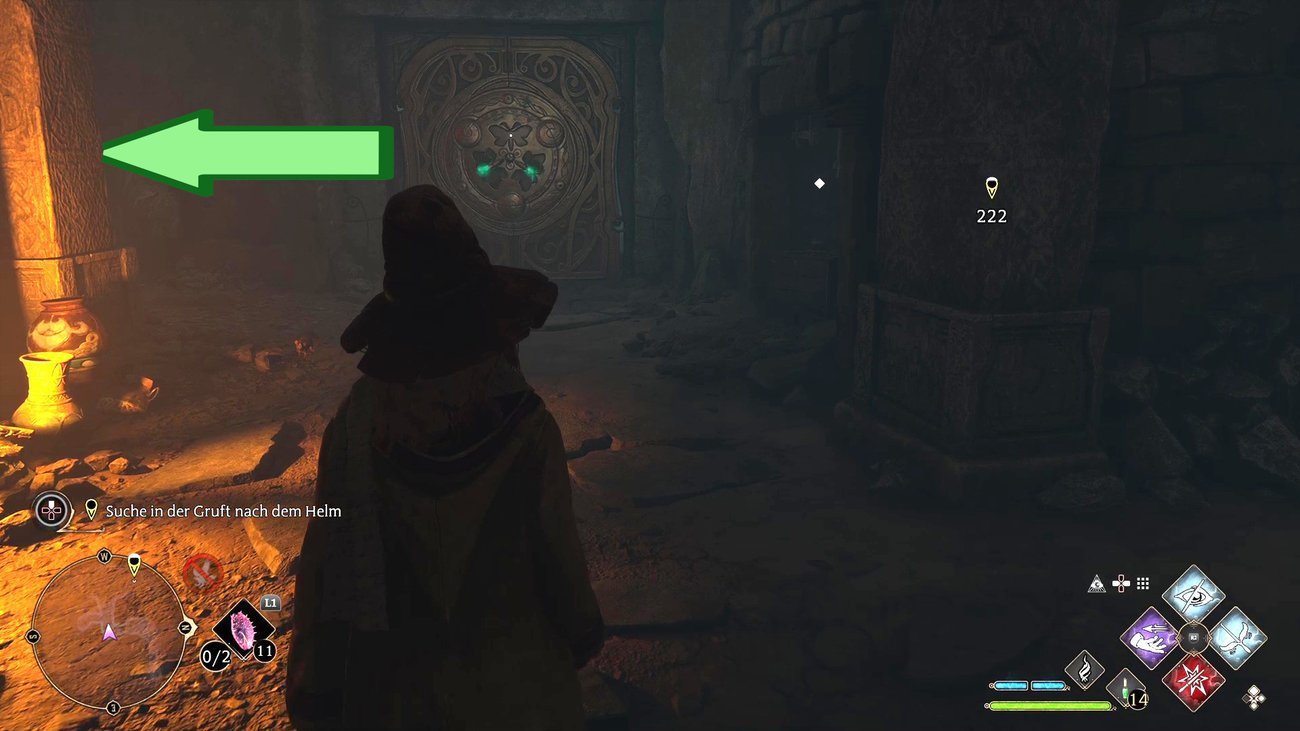Screen dimensions: 1300x731
Task: Click the yellow quest marker labeled 222
Action: (x=991, y=187)
